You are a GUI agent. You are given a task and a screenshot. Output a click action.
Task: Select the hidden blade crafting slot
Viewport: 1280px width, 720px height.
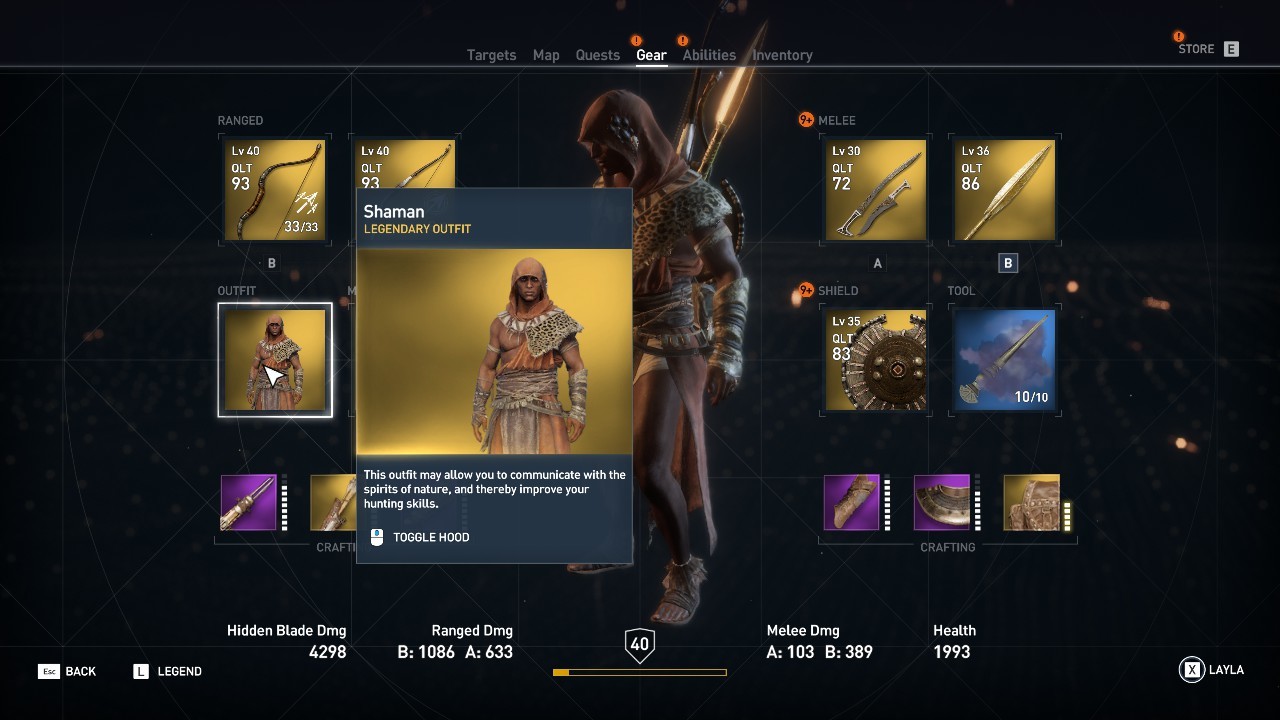point(249,502)
